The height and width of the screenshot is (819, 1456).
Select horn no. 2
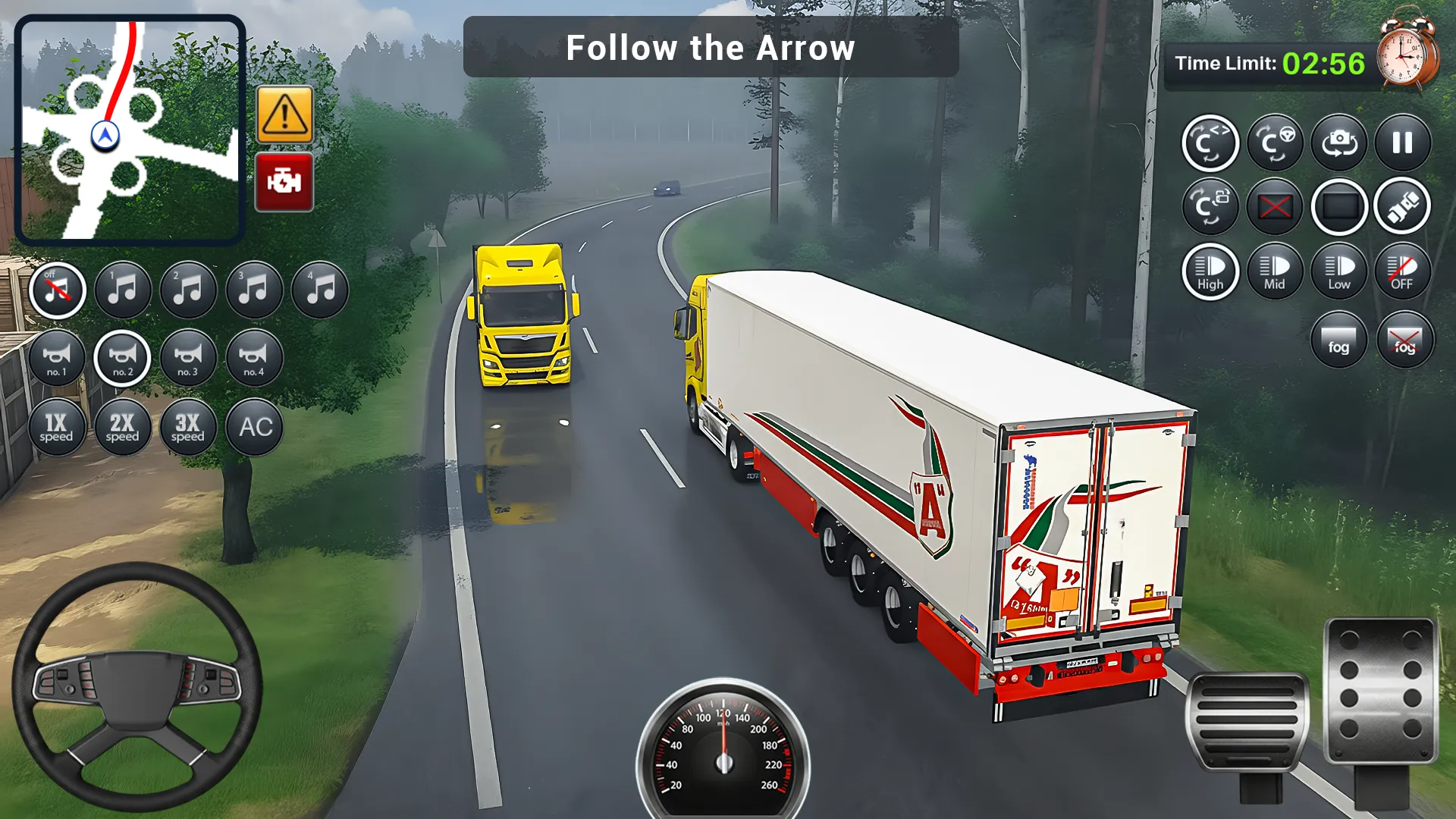tap(122, 358)
